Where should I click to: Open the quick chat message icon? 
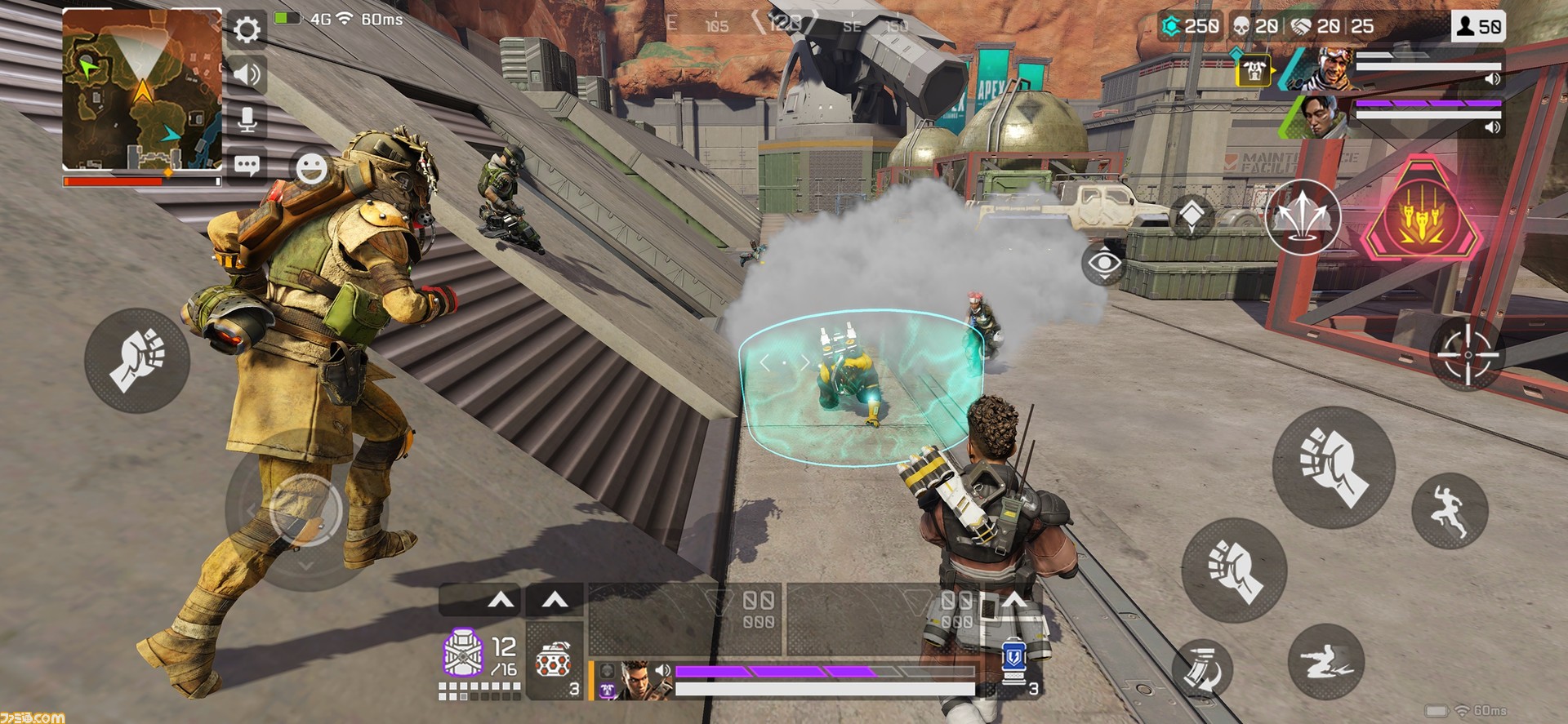(245, 166)
